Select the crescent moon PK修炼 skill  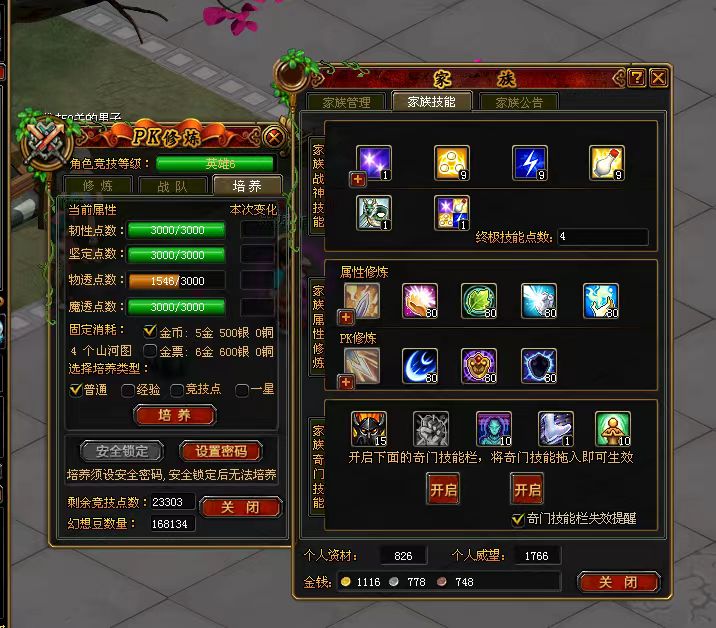pos(419,366)
